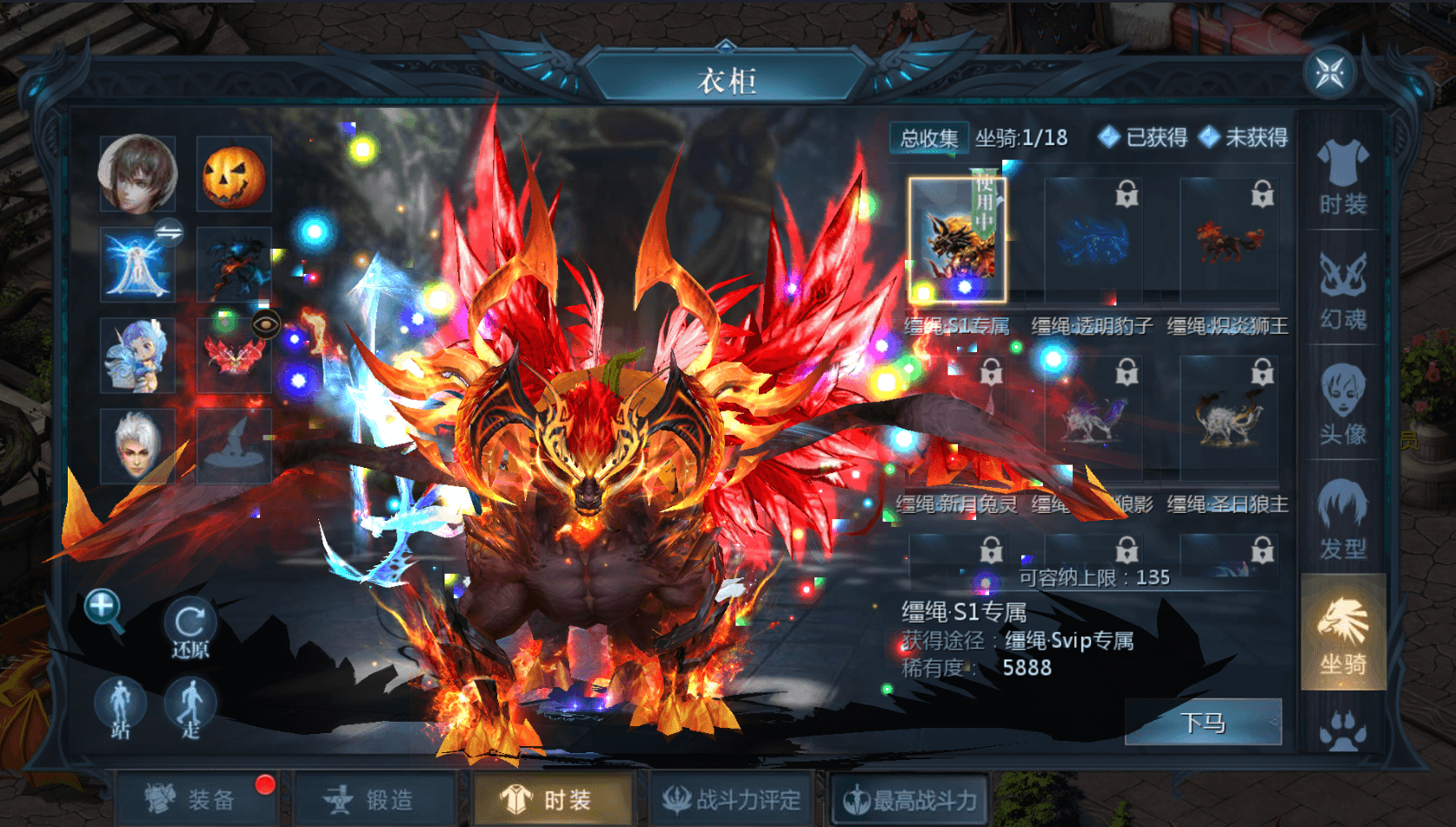Select the zoom-in magnifier icon
Viewport: 1456px width, 827px height.
click(102, 606)
